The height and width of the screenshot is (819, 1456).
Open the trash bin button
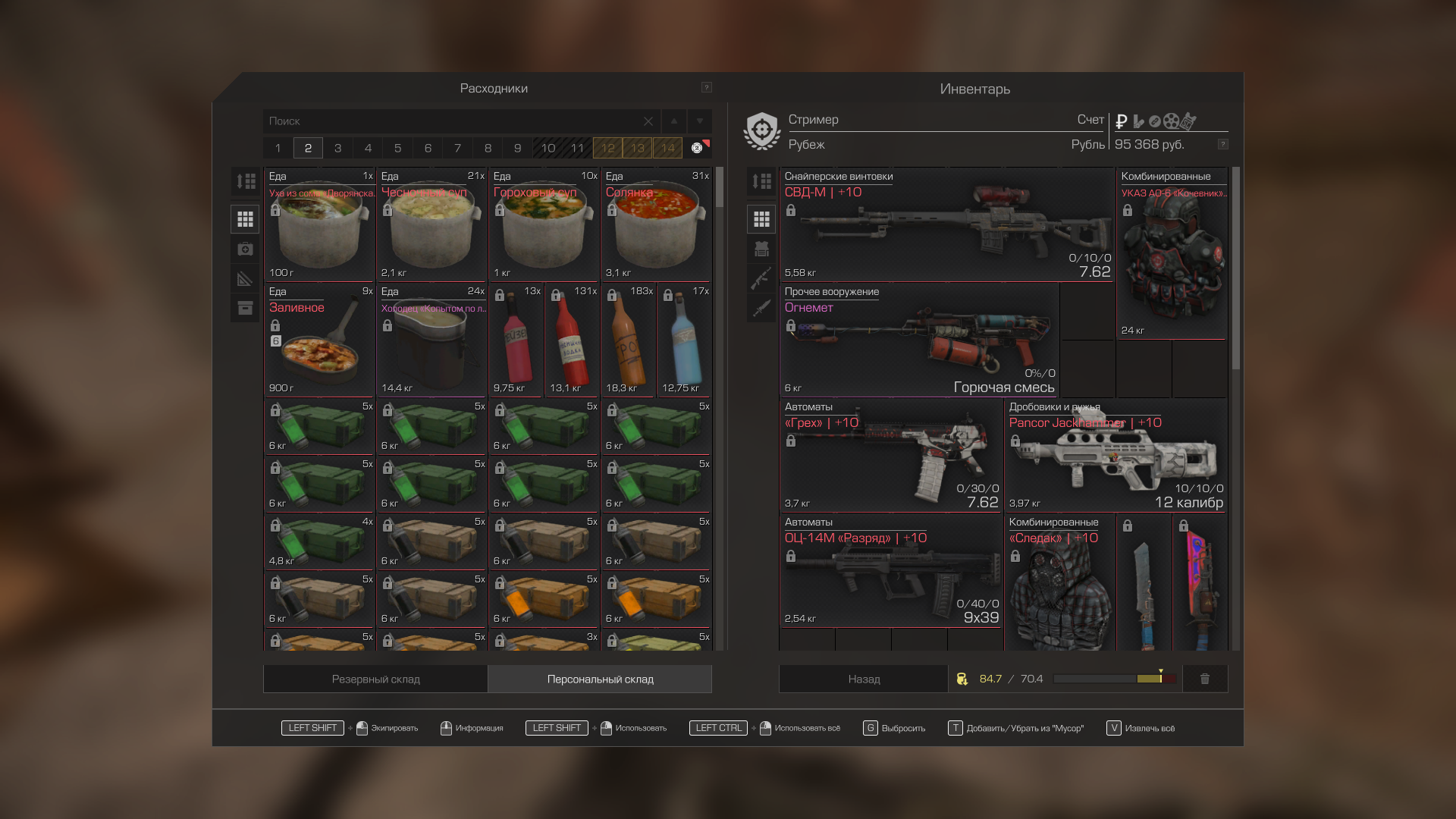point(1205,679)
